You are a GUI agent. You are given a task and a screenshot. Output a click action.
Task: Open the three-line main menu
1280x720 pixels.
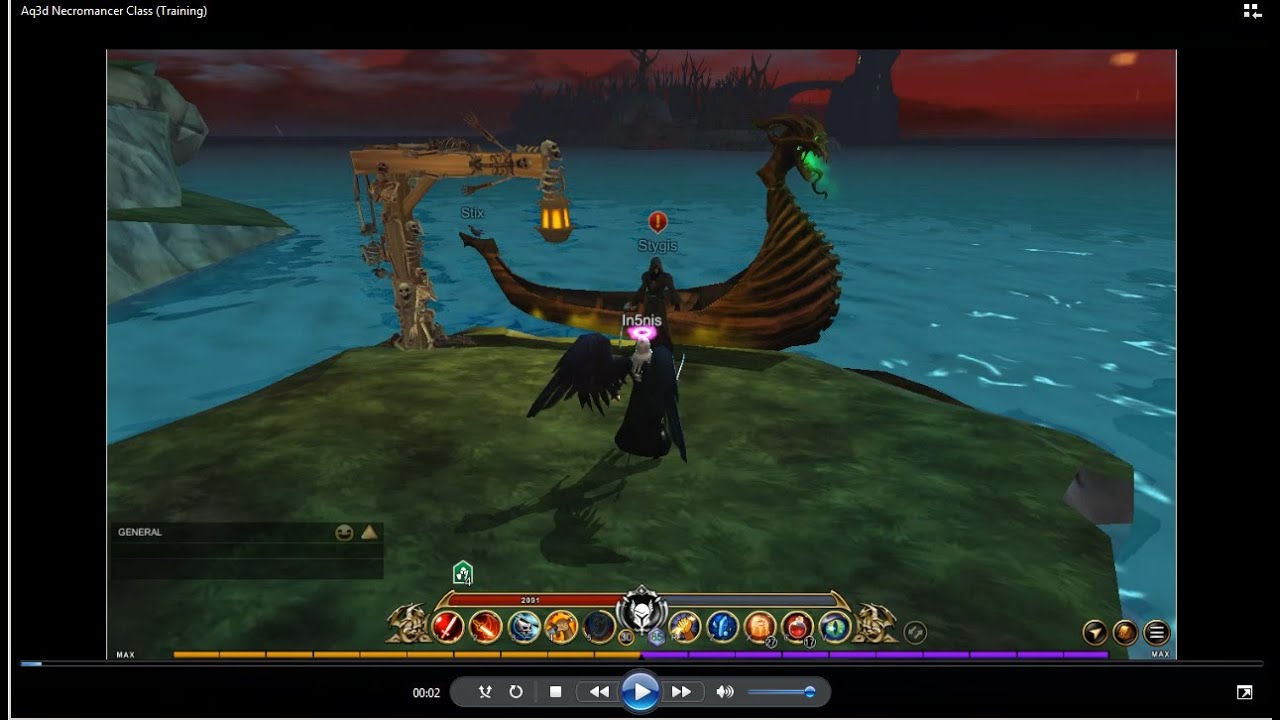tap(1157, 632)
